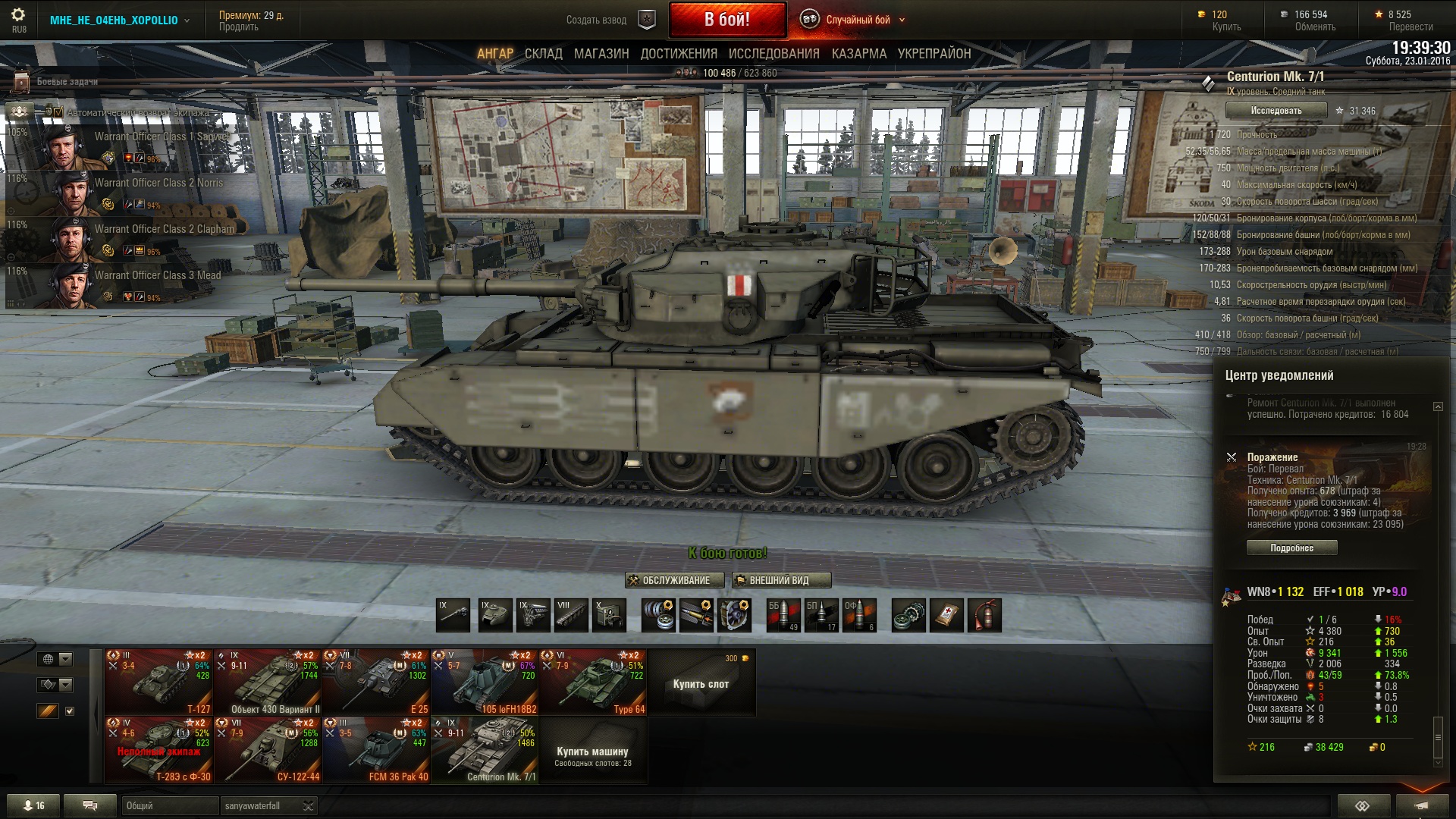Click the Исследовать research button
The image size is (1456, 819).
point(1276,111)
